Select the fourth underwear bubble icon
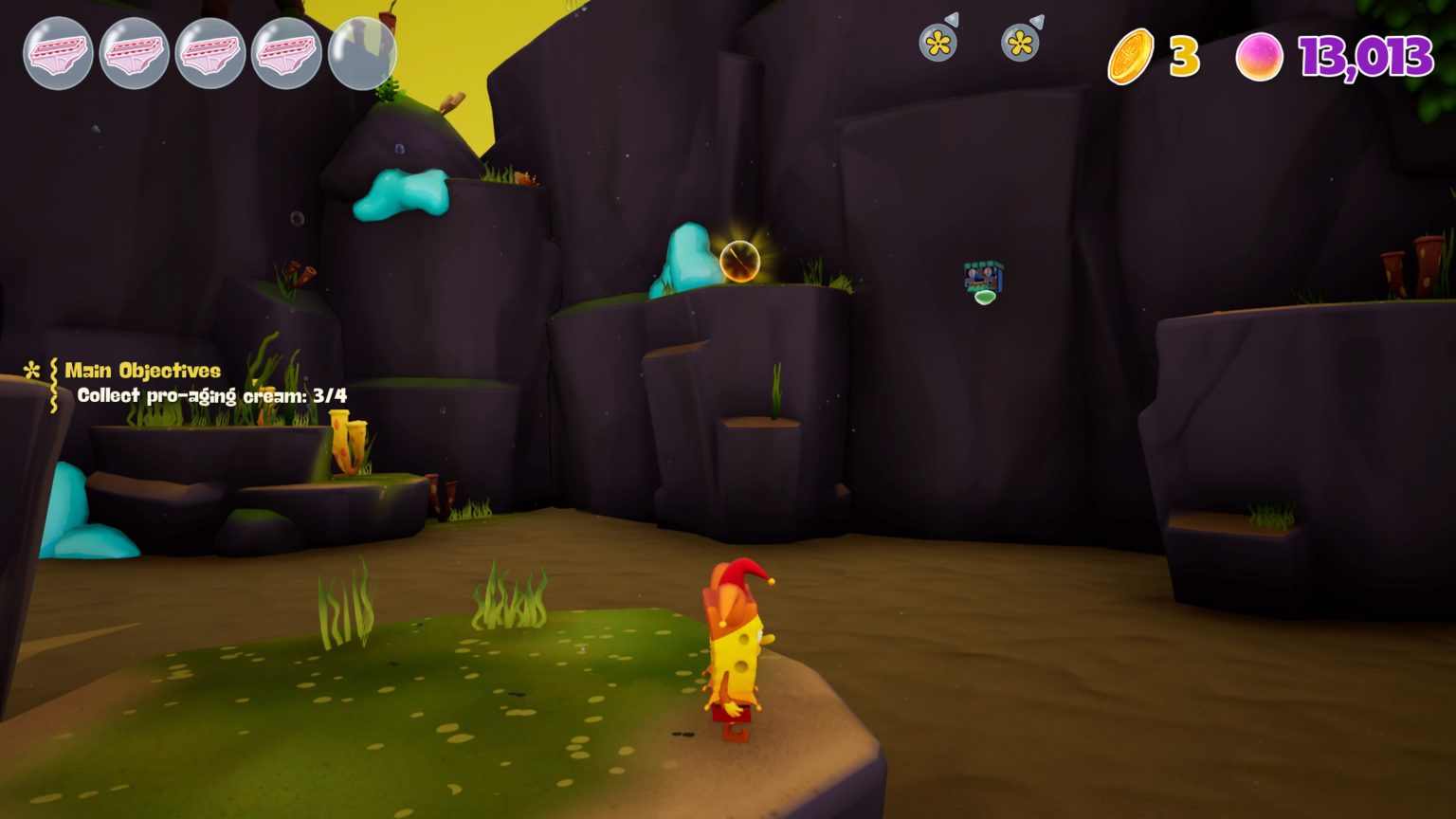This screenshot has height=819, width=1456. 286,54
